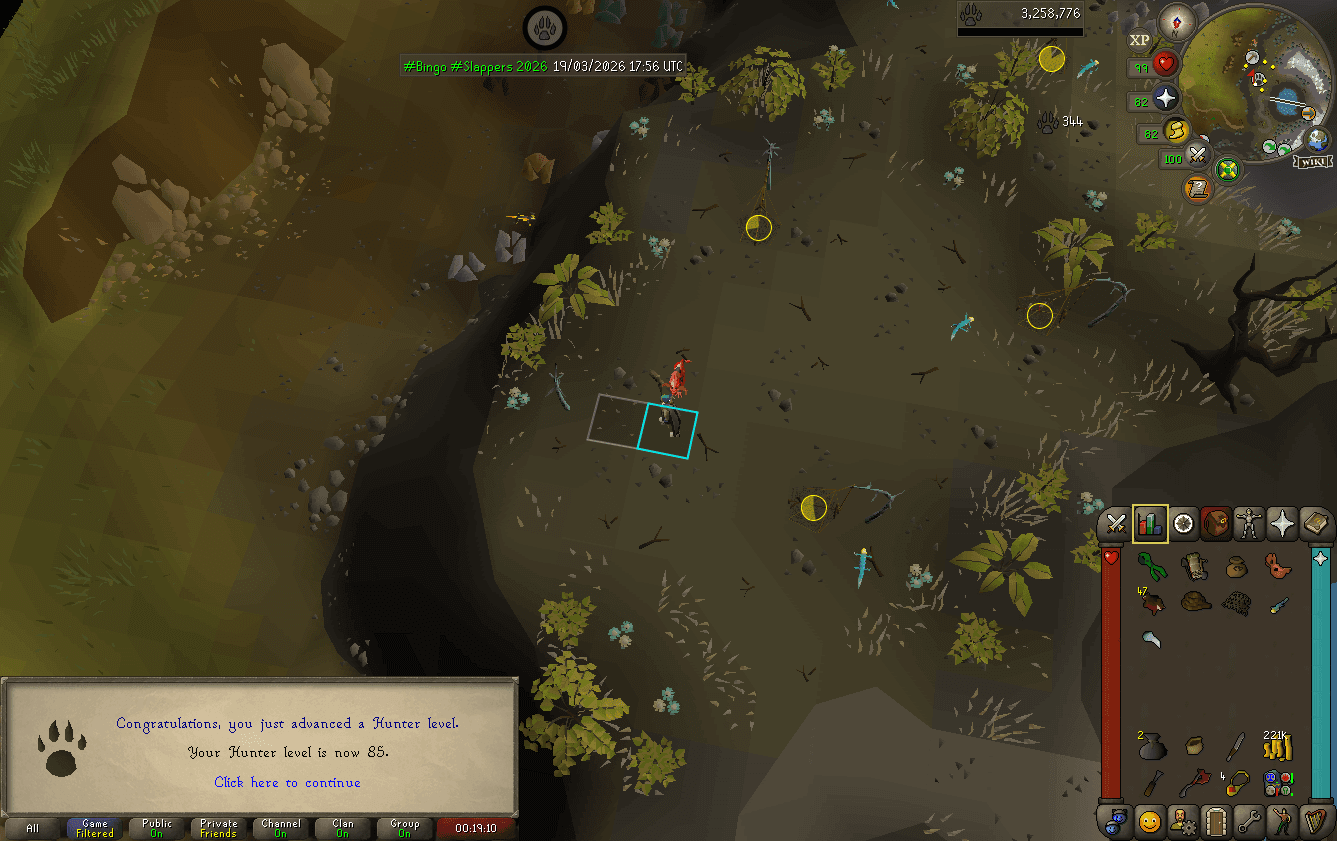
Task: Open the Music player tab
Action: 1314,822
